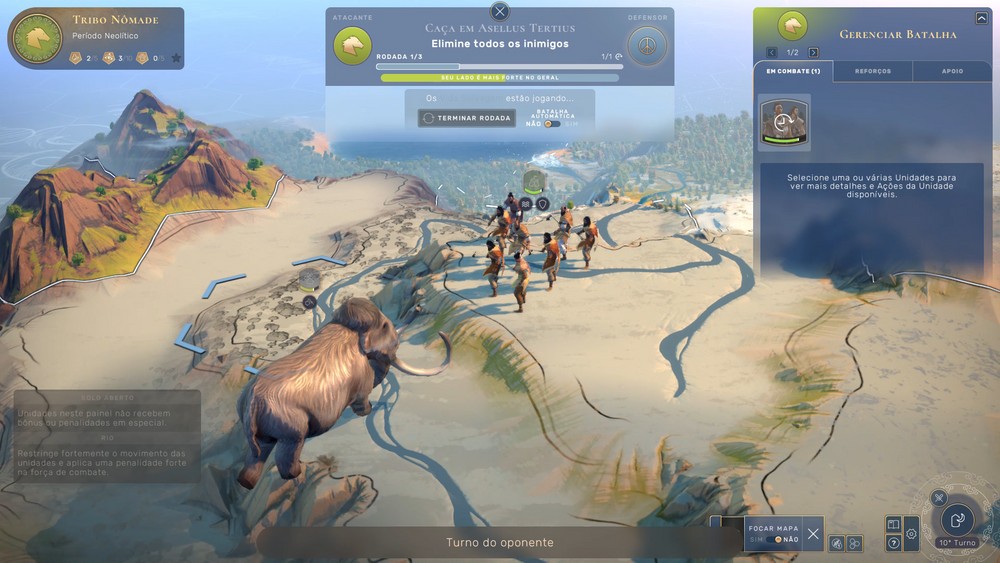The width and height of the screenshot is (1000, 563).
Task: Toggle the Focar Mapa switch
Action: (x=775, y=539)
